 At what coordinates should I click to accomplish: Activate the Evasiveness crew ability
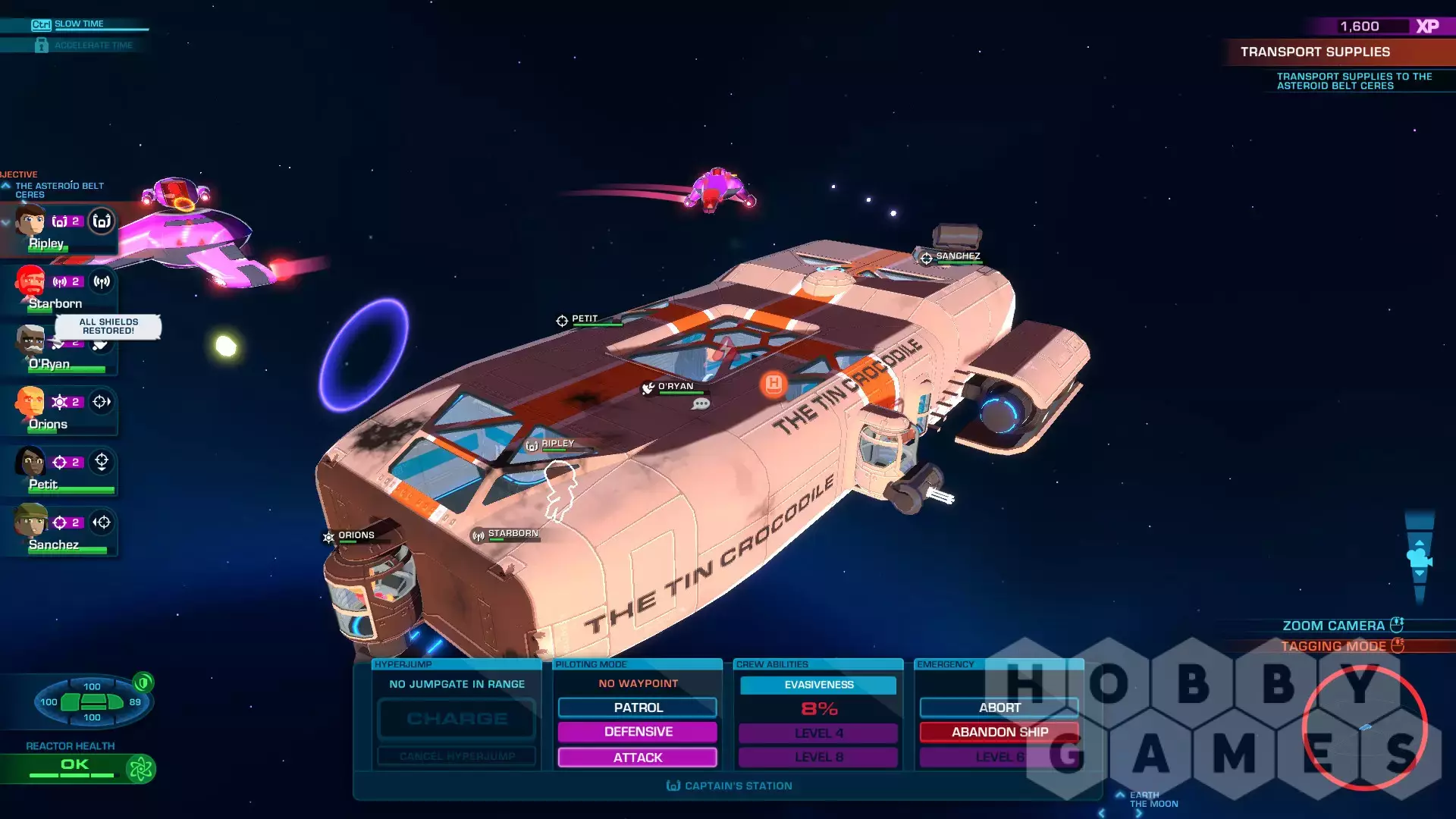[818, 685]
